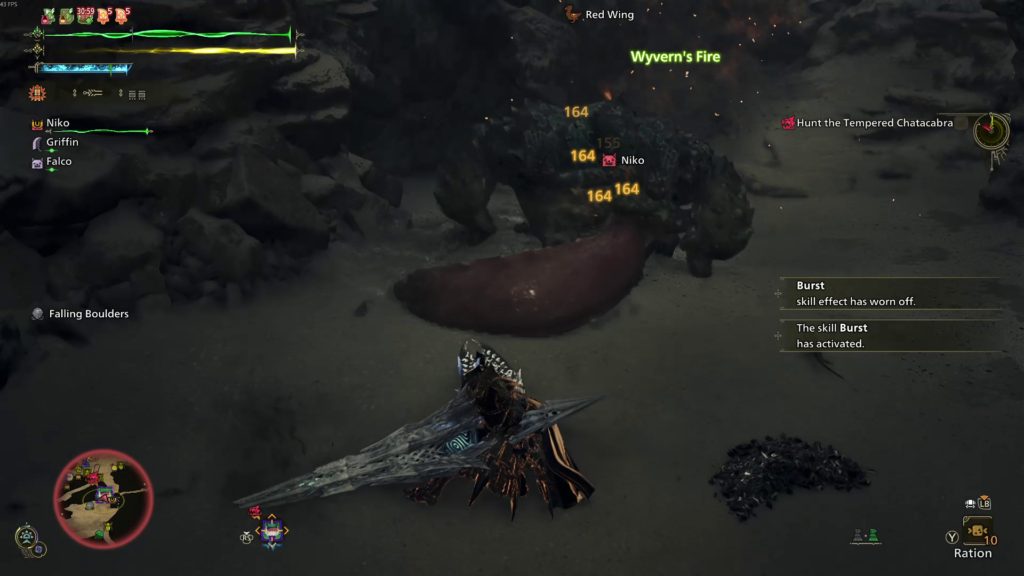Click the round quest timer clock icon
The image size is (1024, 576).
(991, 130)
